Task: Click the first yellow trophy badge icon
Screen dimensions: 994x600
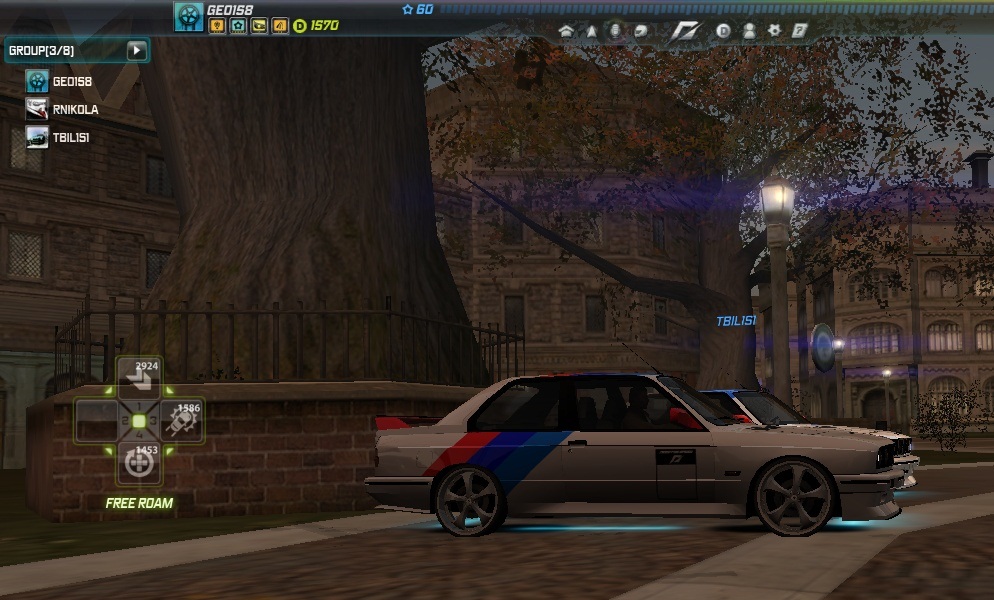Action: coord(215,26)
